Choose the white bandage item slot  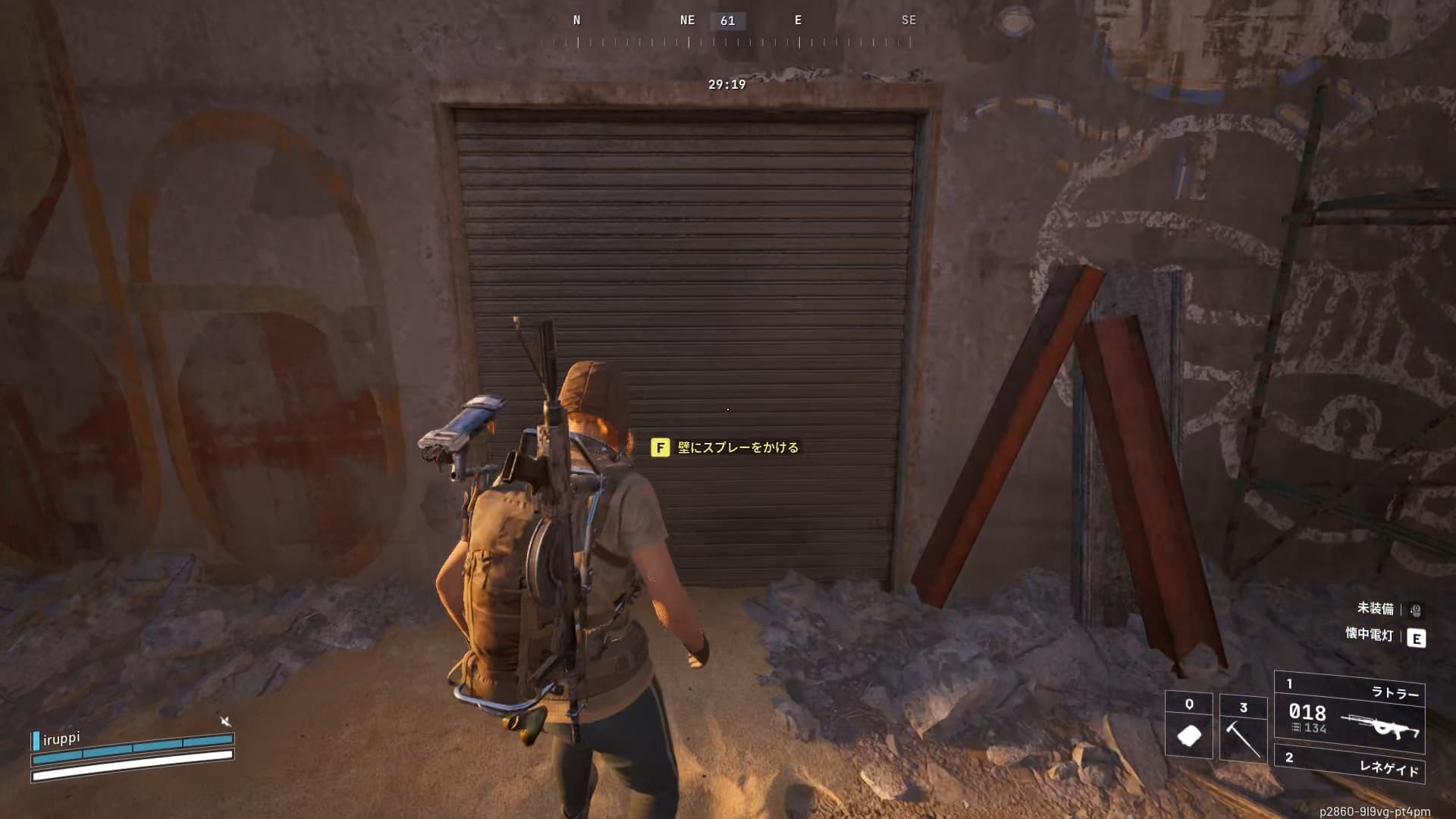[x=1188, y=726]
